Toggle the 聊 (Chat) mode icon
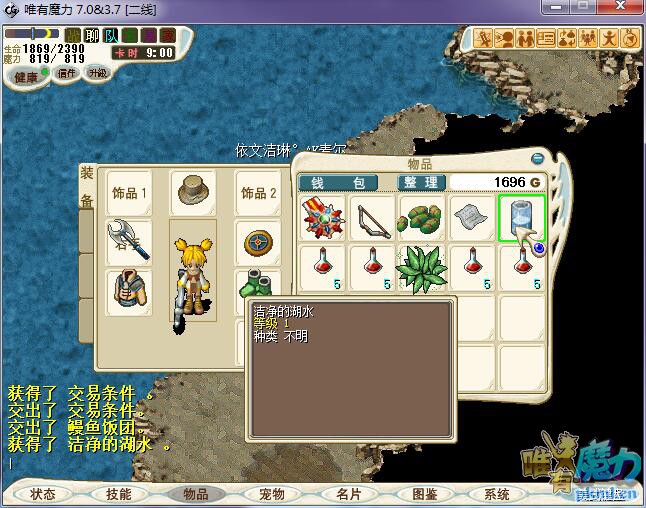Viewport: 646px width, 508px height. (91, 35)
